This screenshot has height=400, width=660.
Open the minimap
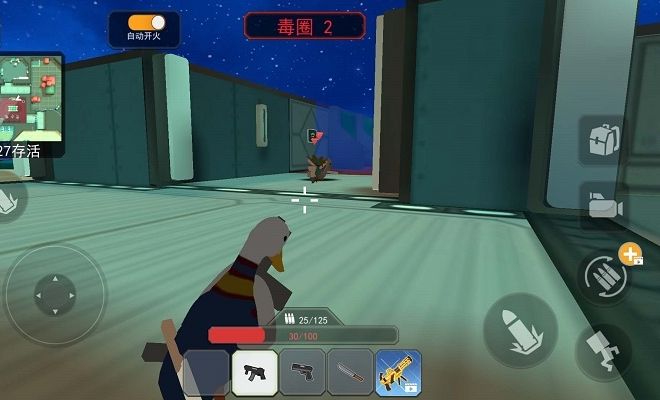point(31,94)
